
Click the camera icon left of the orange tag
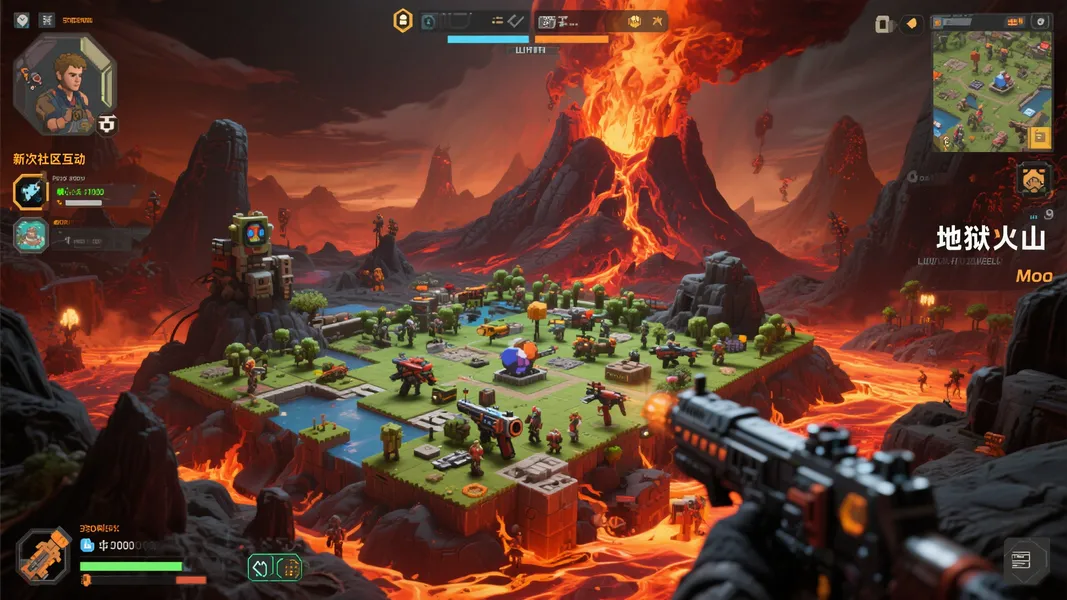click(883, 24)
